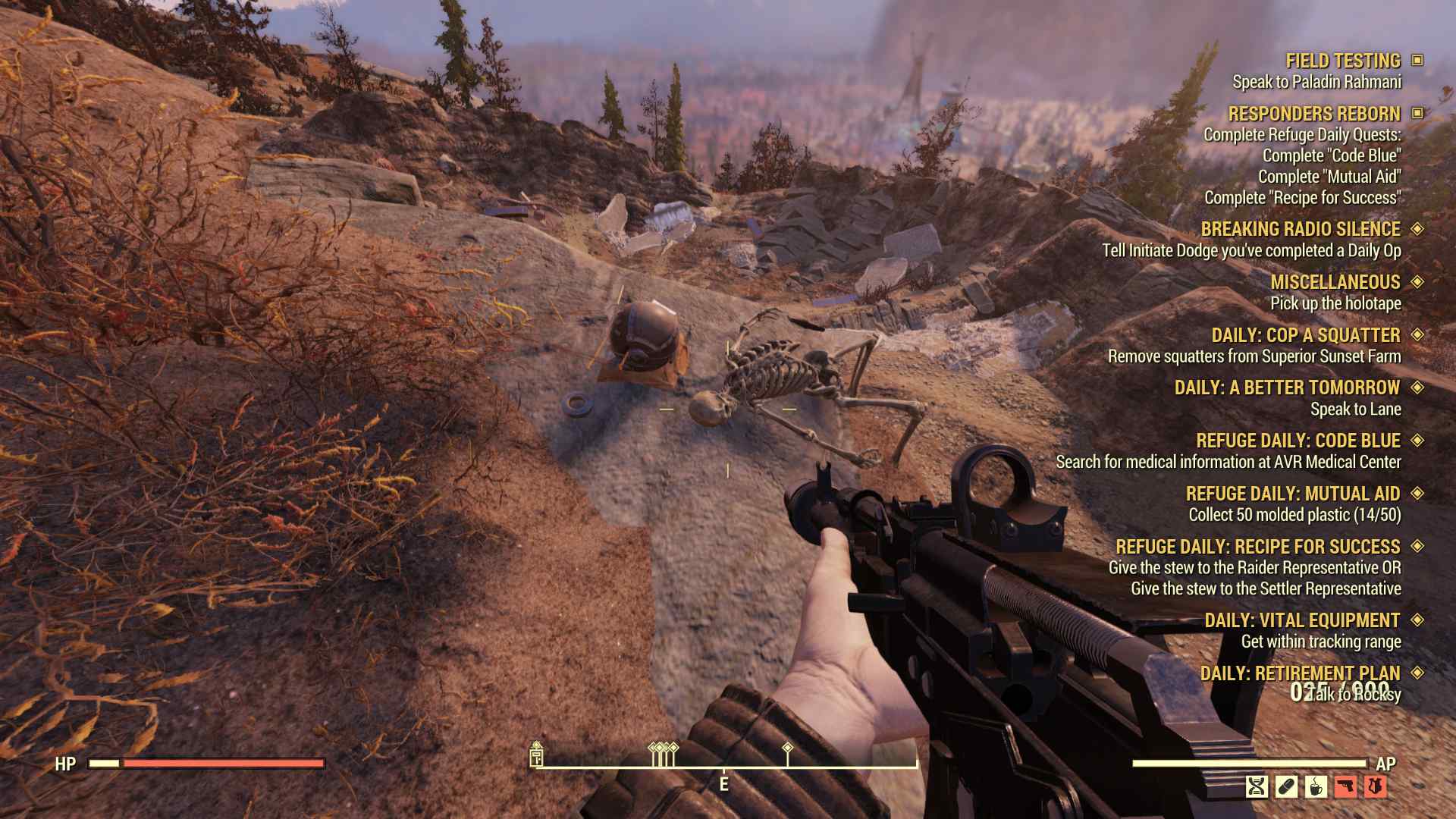Viewport: 1456px width, 819px height.
Task: Open the Daily: Vital Equipment quest
Action: coord(1301,620)
